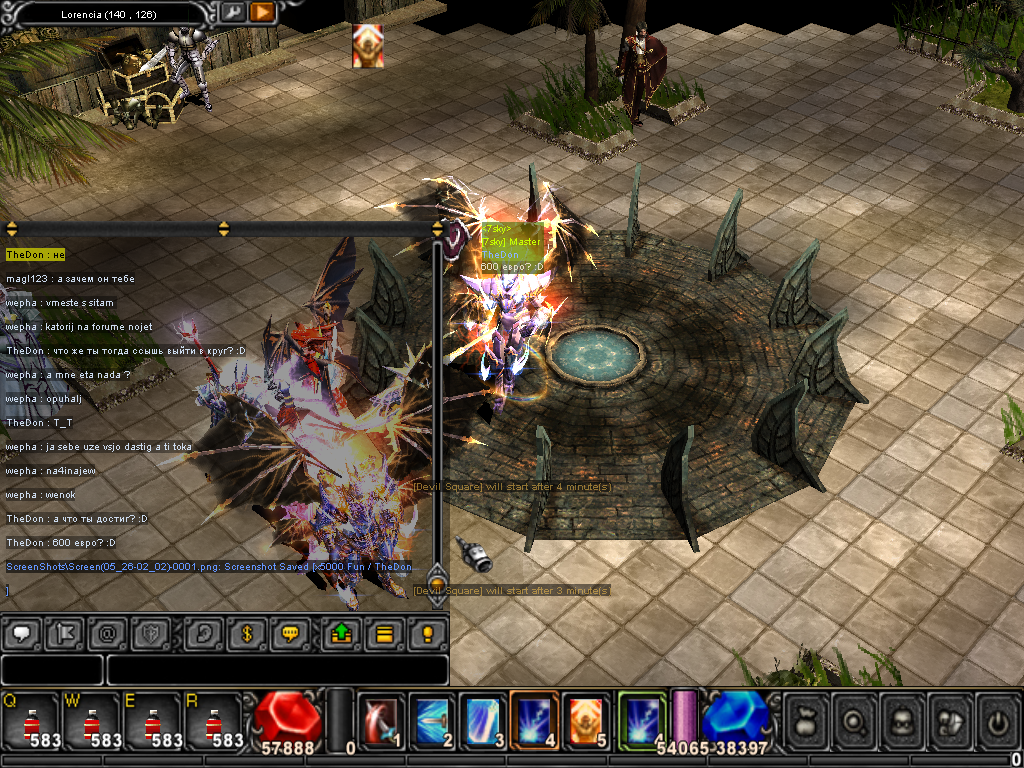Click the yellow exclamation chat button
The height and width of the screenshot is (768, 1024).
[x=427, y=633]
